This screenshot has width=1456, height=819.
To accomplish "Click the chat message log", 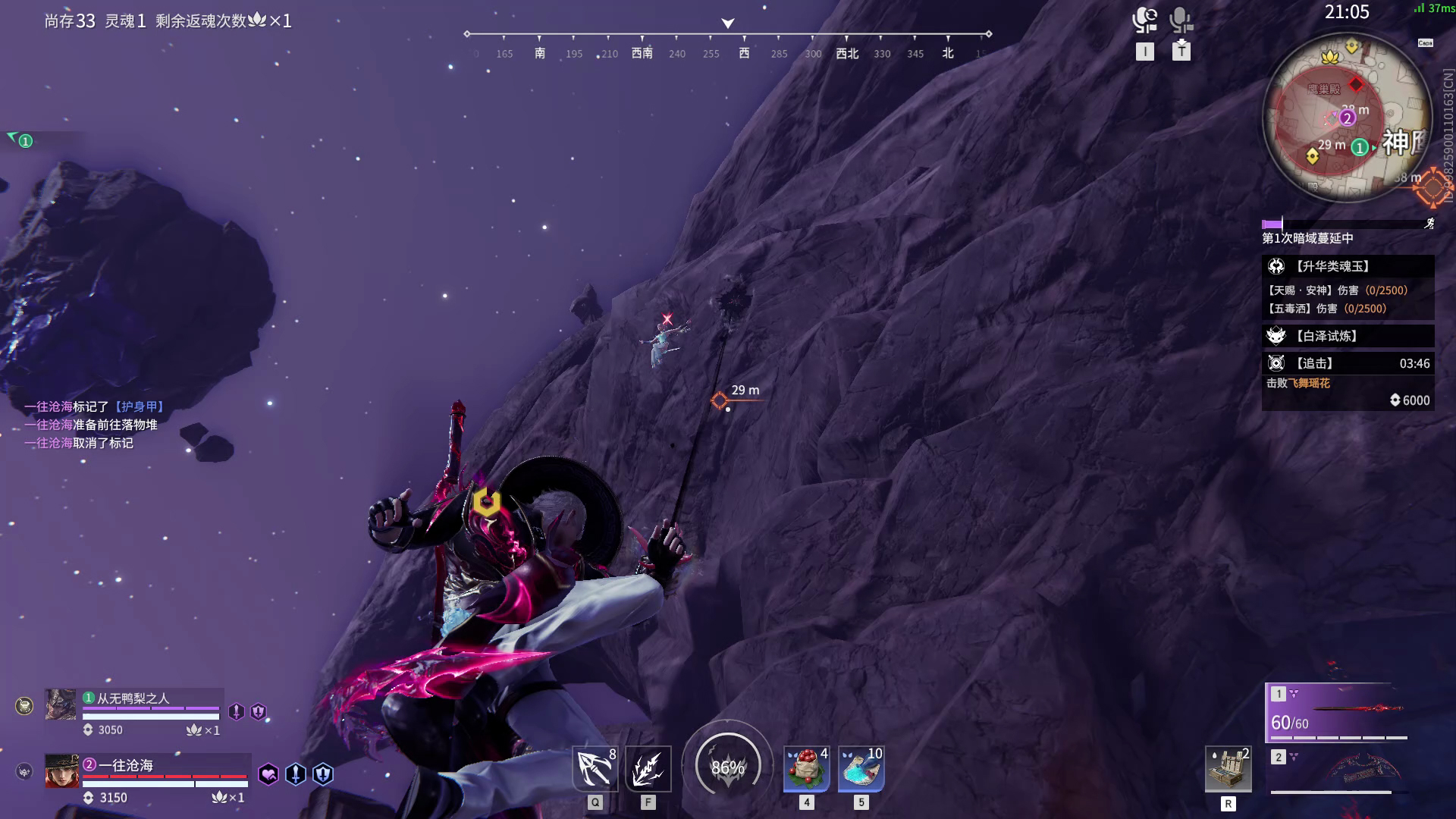I will 95,425.
